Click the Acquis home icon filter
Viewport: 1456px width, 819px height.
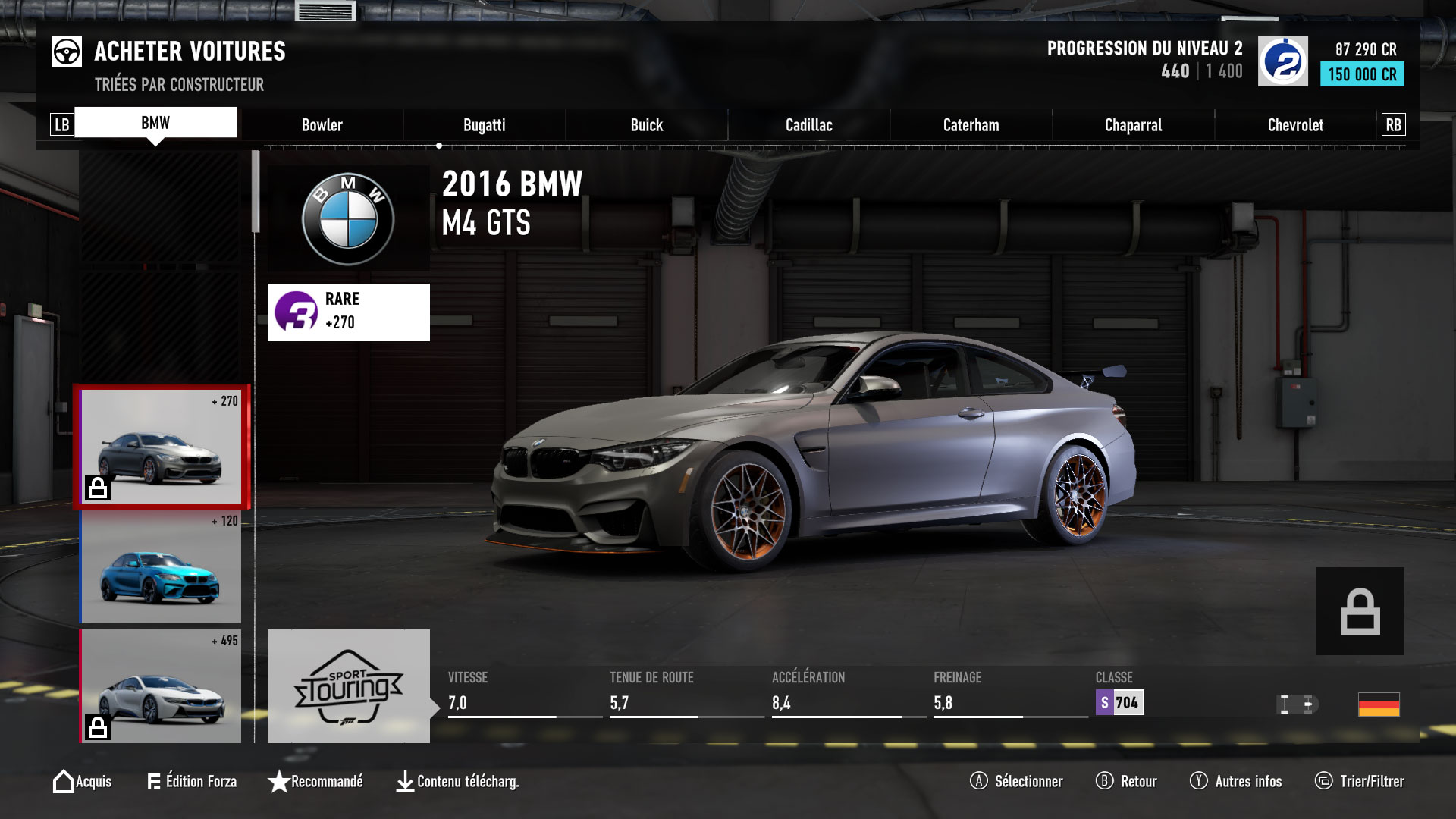click(64, 781)
